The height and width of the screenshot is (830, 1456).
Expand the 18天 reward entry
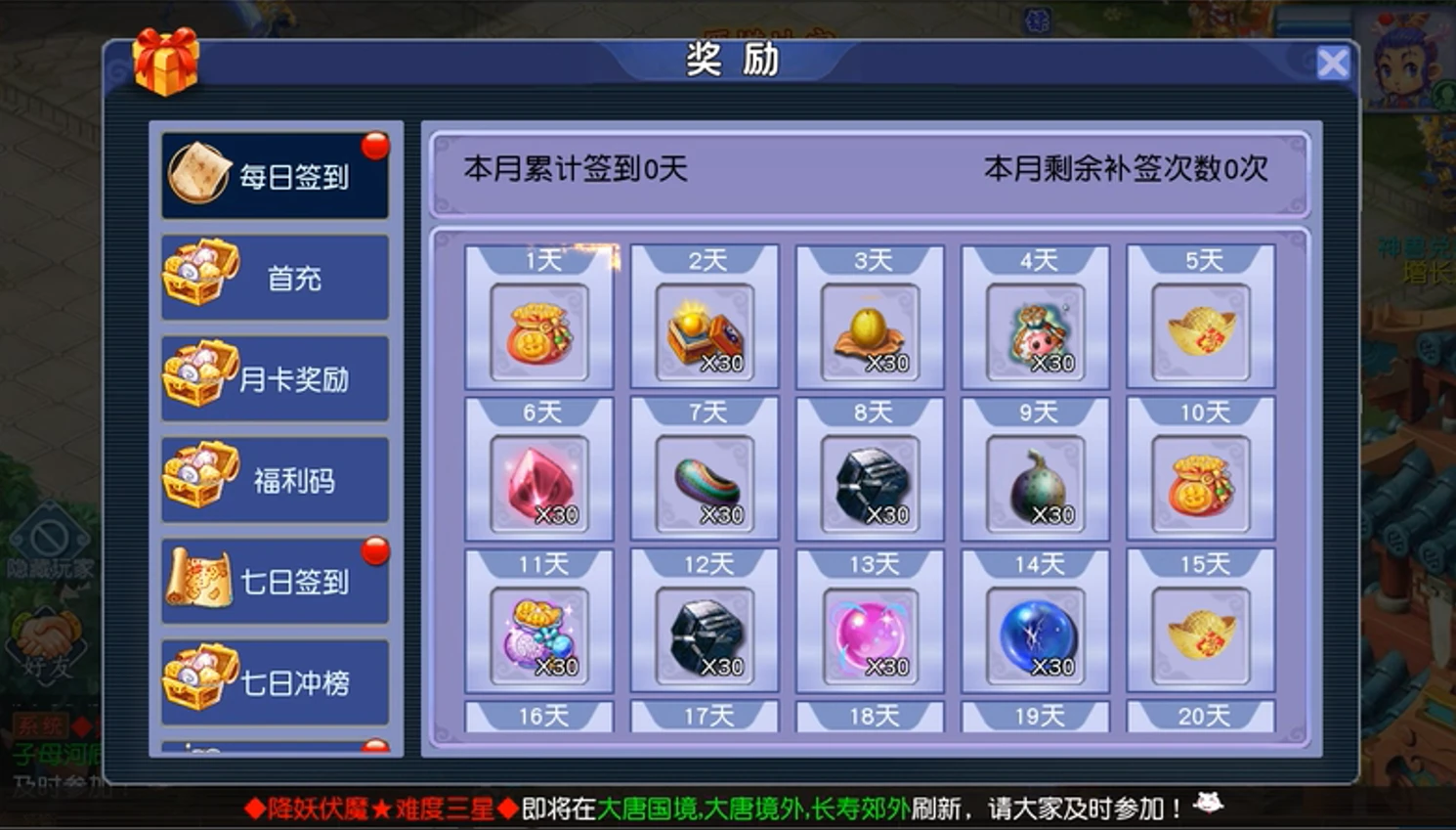point(870,715)
